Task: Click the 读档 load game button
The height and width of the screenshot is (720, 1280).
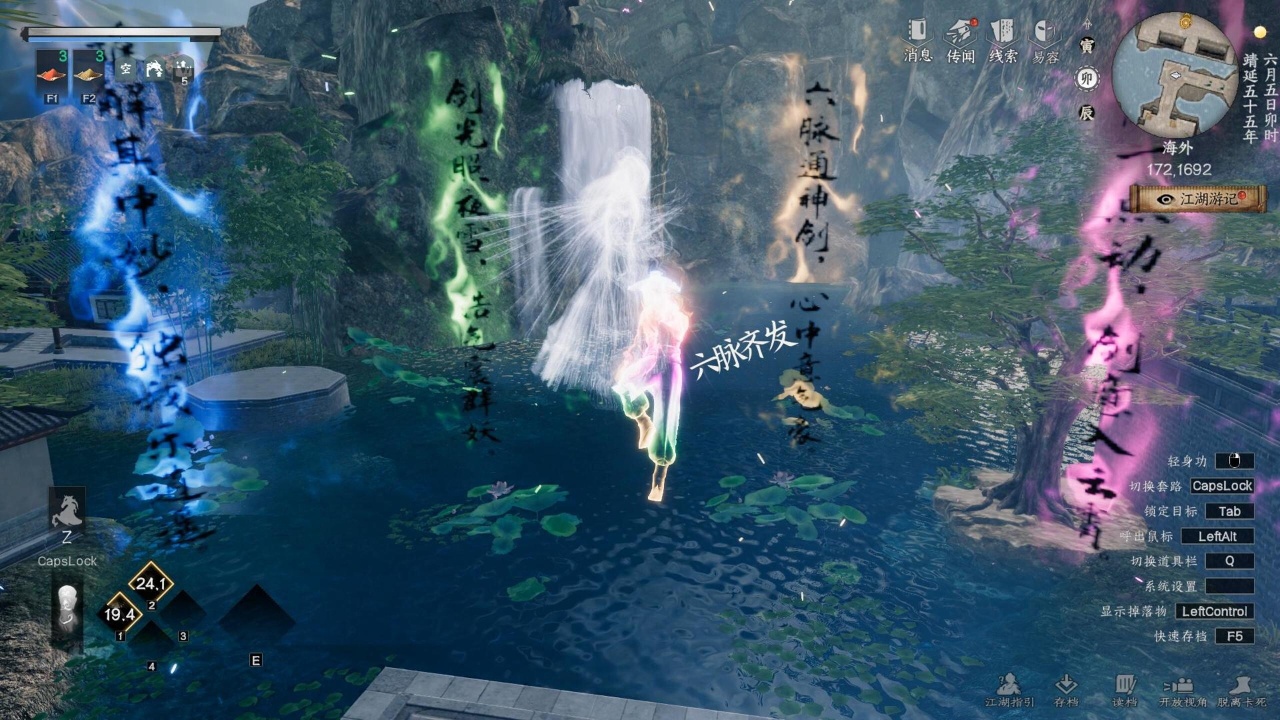Action: tap(1125, 690)
